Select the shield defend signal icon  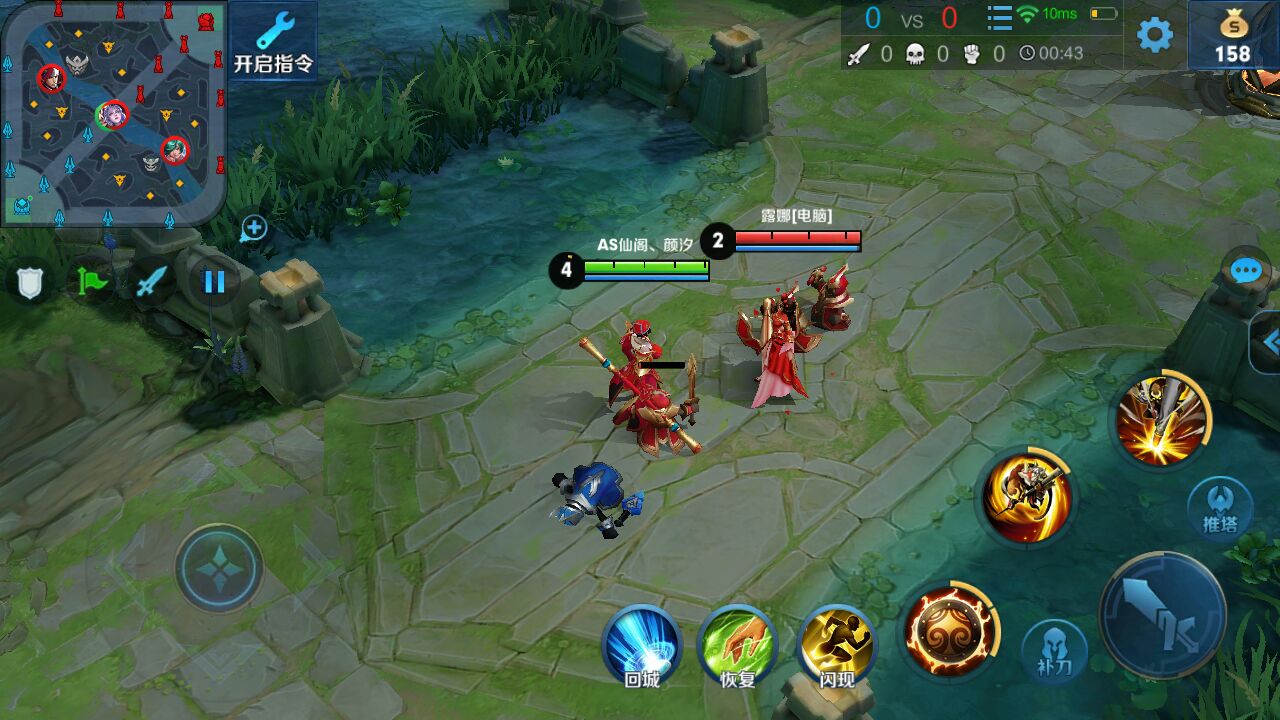pos(30,282)
